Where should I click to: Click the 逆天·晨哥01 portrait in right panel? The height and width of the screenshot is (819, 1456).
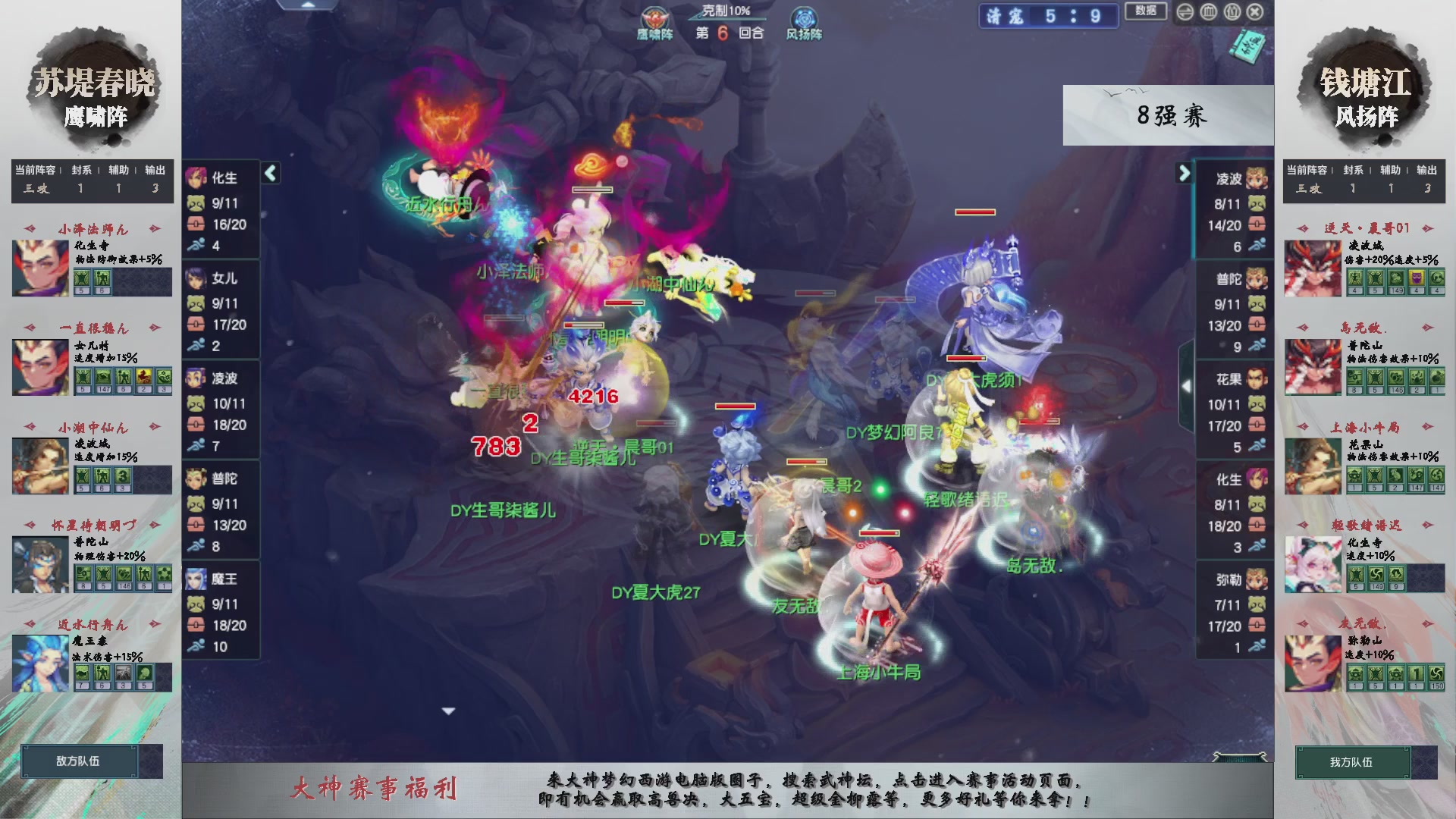(1313, 269)
